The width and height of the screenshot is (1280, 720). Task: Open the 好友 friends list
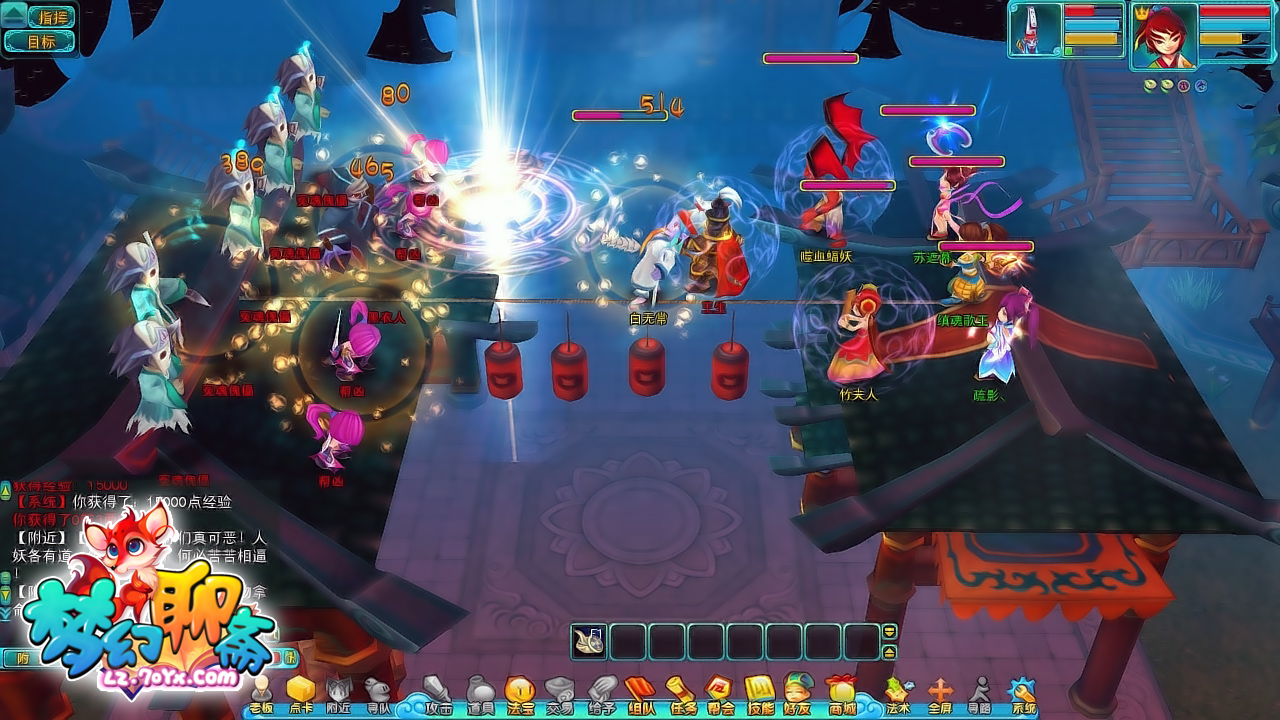point(797,694)
